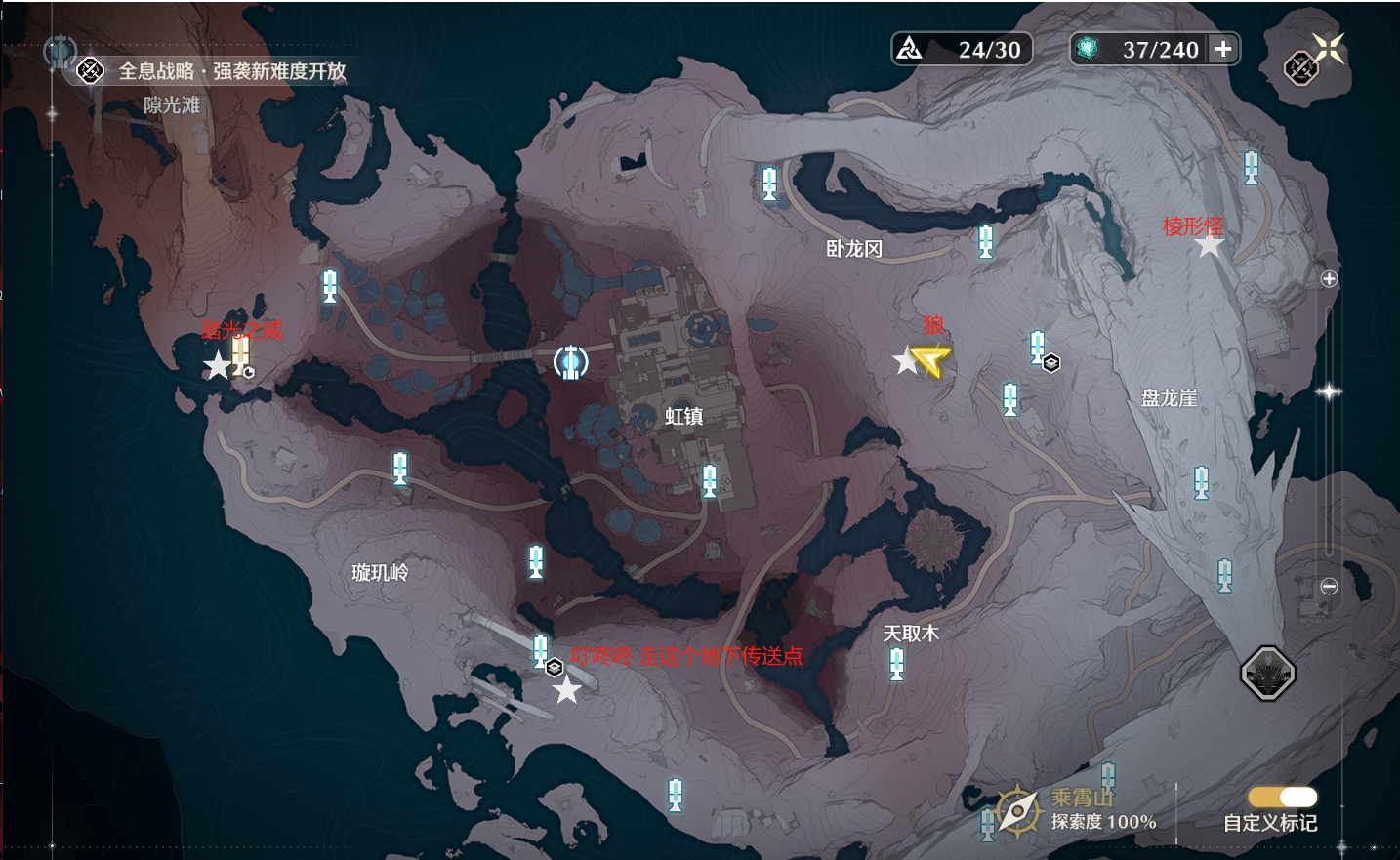Image resolution: width=1400 pixels, height=860 pixels.
Task: Click the crossed-swords event icon on the minimap
Action: coord(1301,68)
